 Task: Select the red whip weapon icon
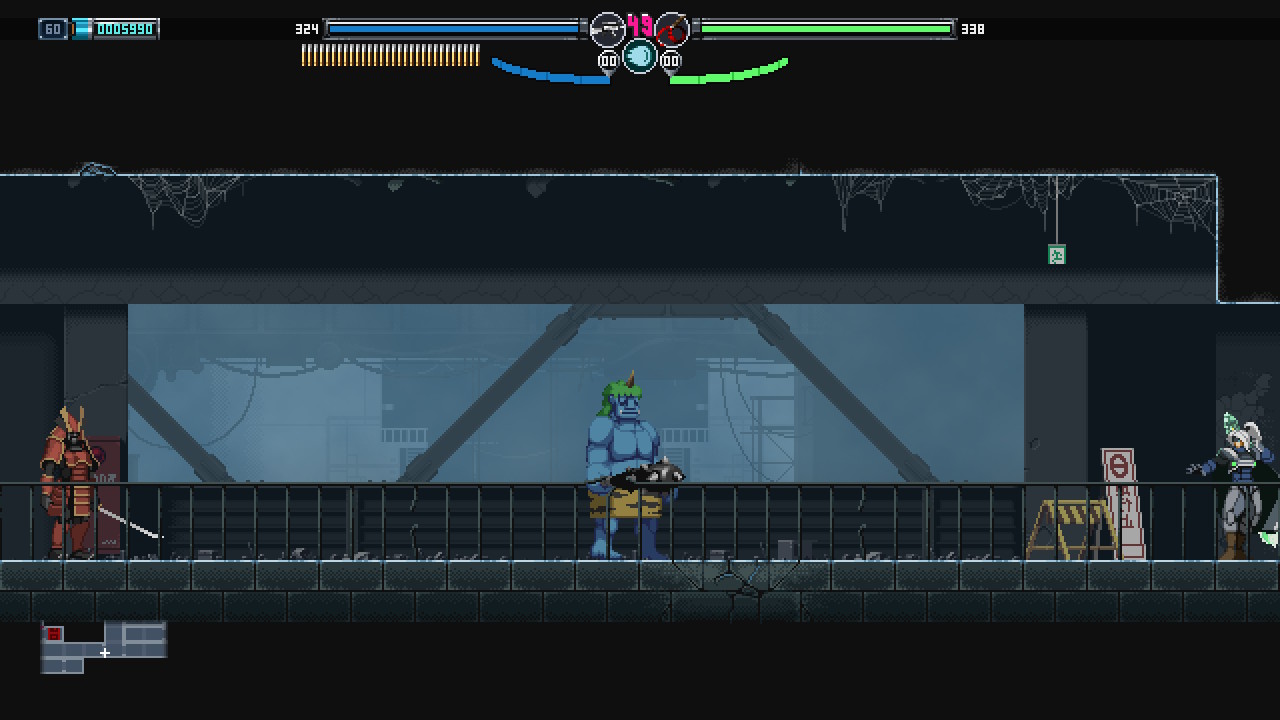[x=672, y=29]
